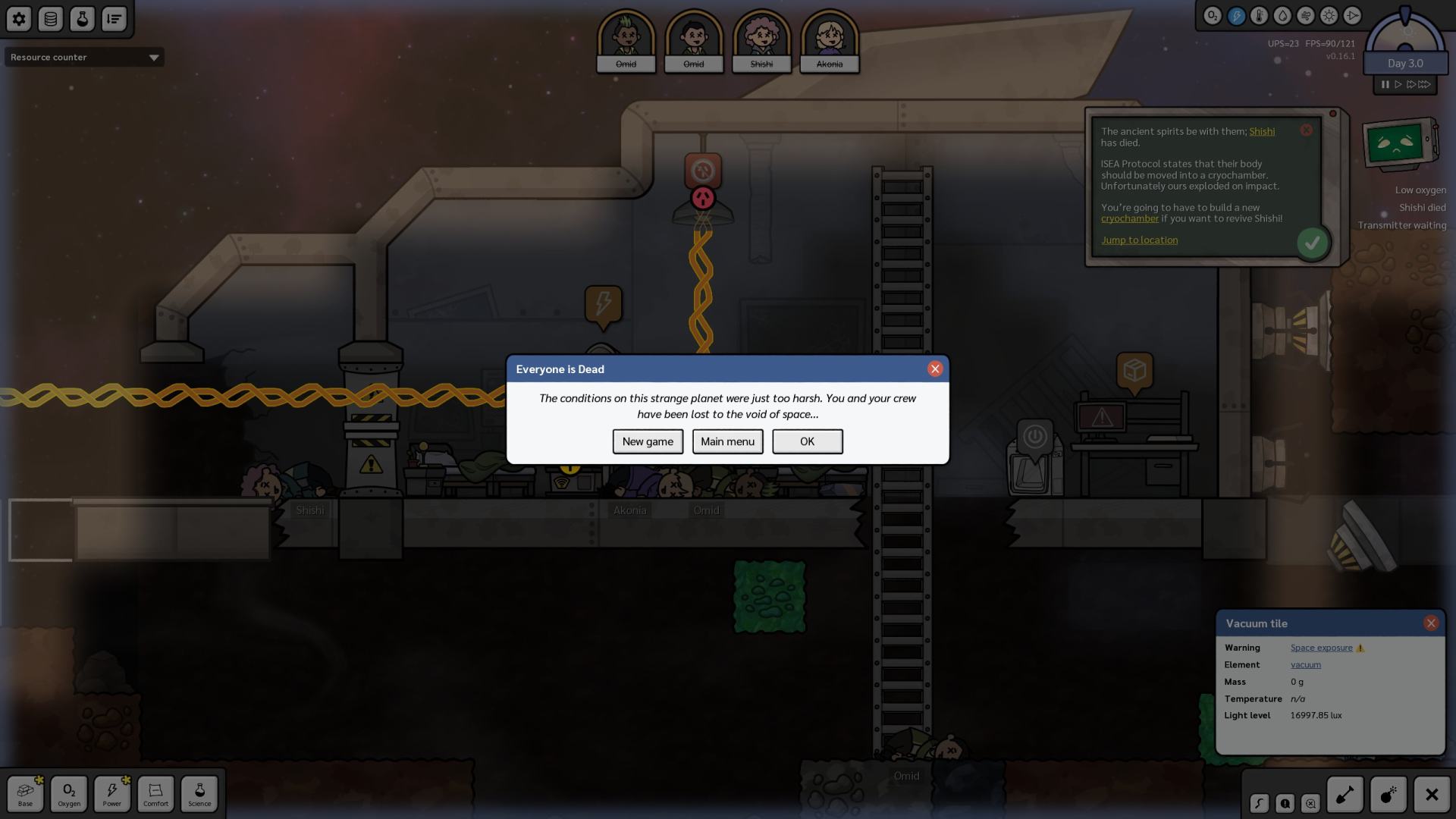
Task: Open the Space exposure warning link
Action: 1321,648
